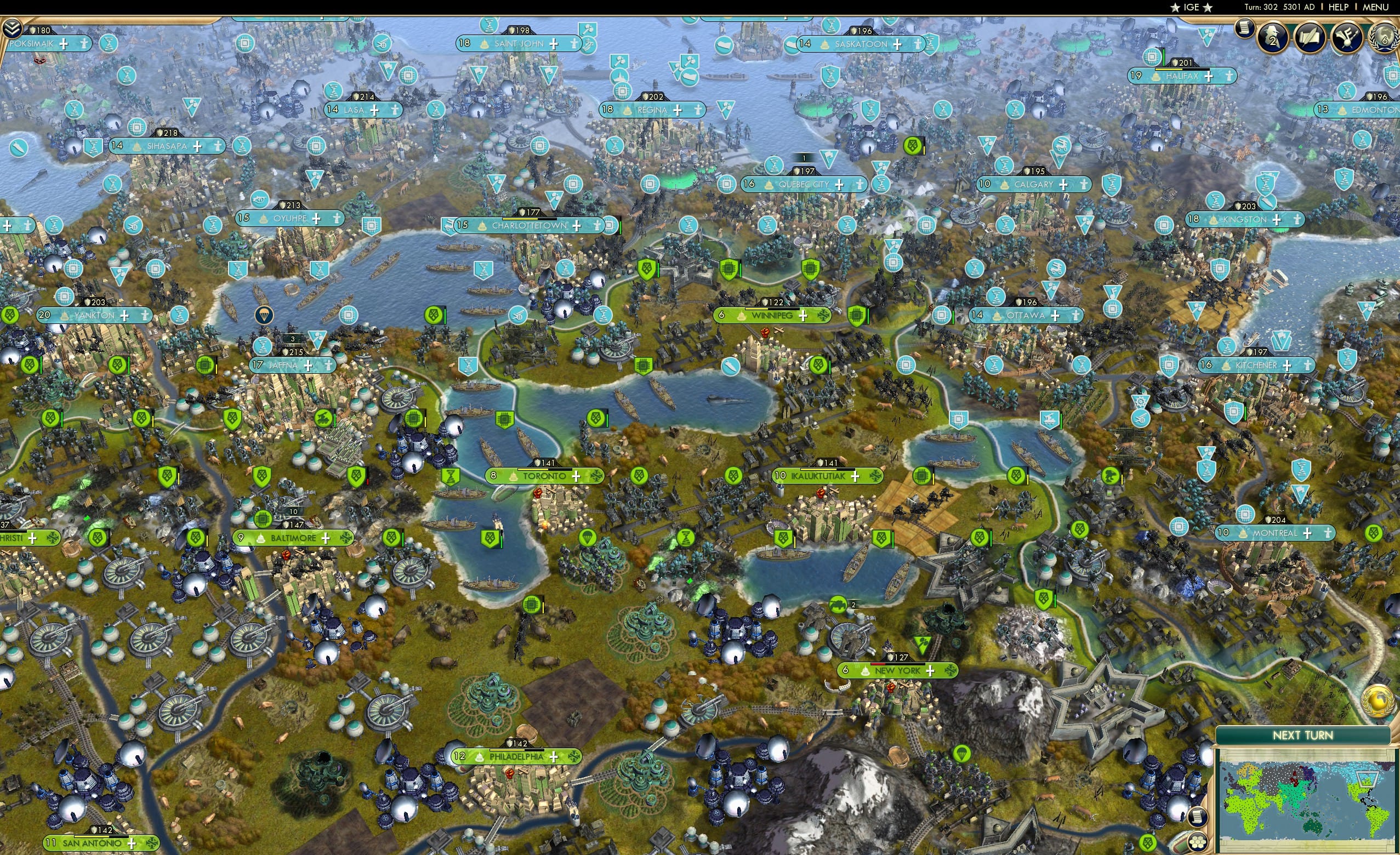Expand the Toronto city banner with its plus
The image size is (1400, 855).
[x=576, y=476]
